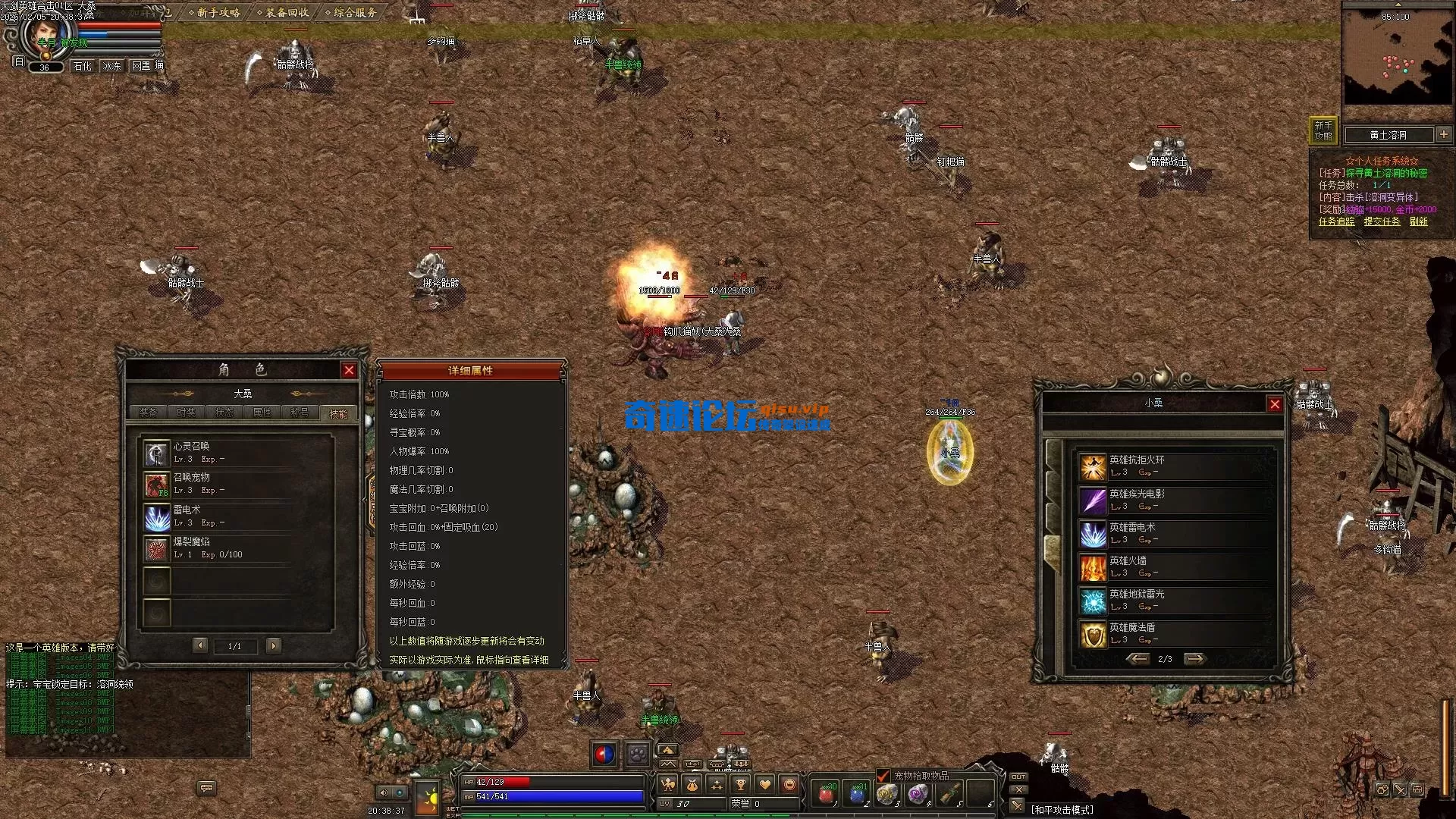Viewport: 1456px width, 819px height.
Task: Toggle the 宠物拾取物品 pet pickup checkbox
Action: [883, 776]
